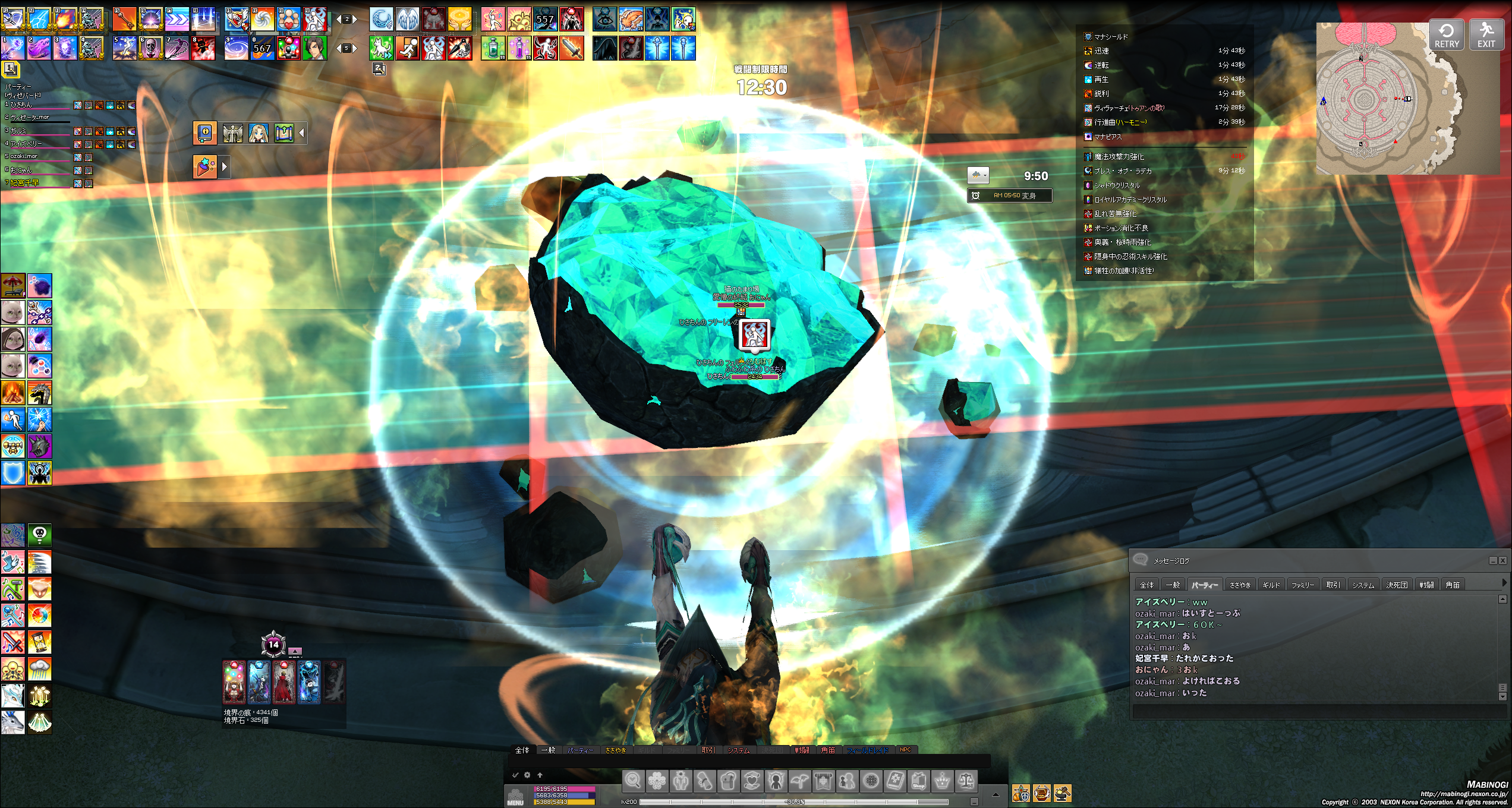Minimize the message log window

pos(1492,560)
